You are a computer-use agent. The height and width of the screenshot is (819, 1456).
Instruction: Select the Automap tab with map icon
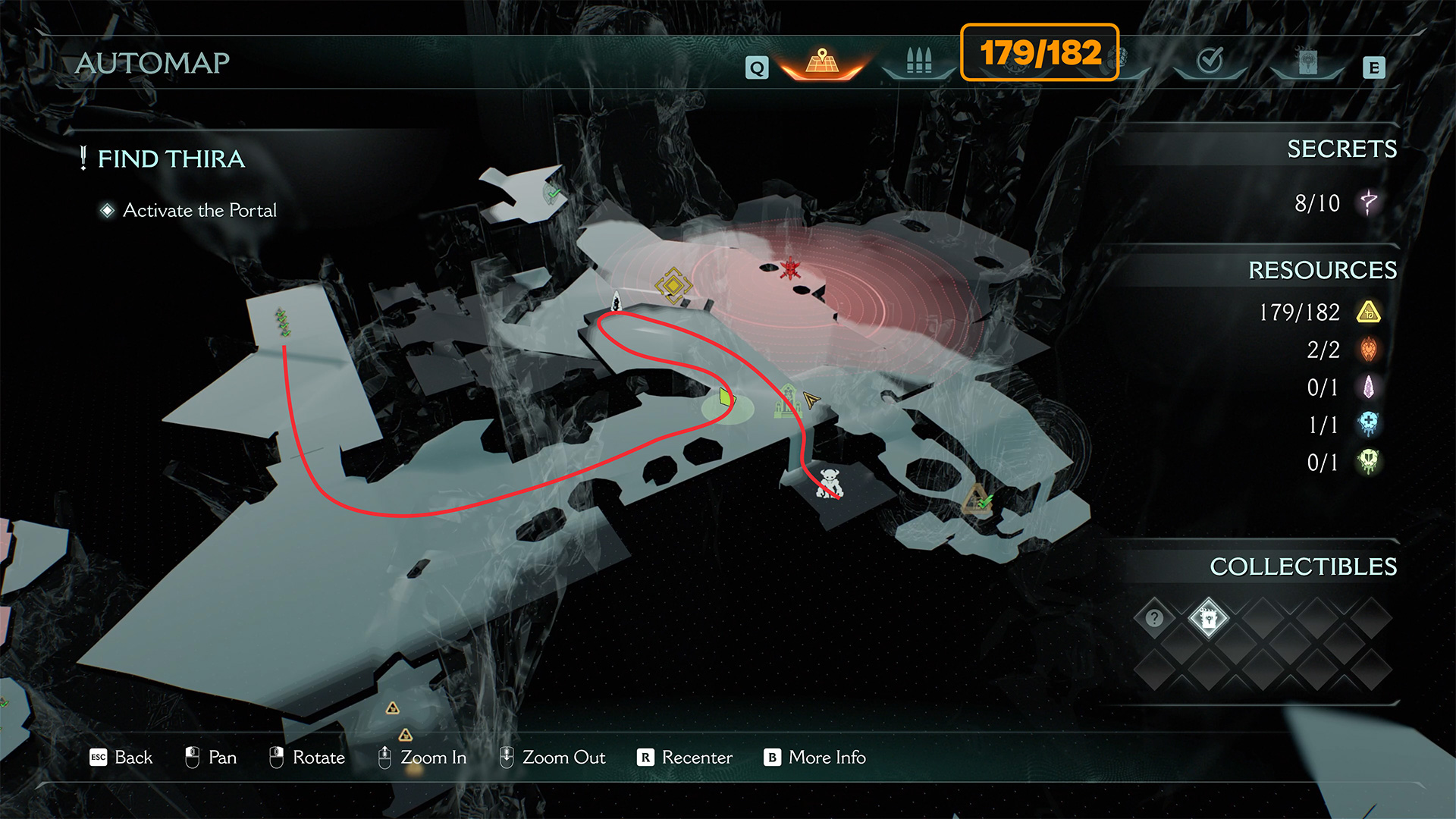coord(822,62)
